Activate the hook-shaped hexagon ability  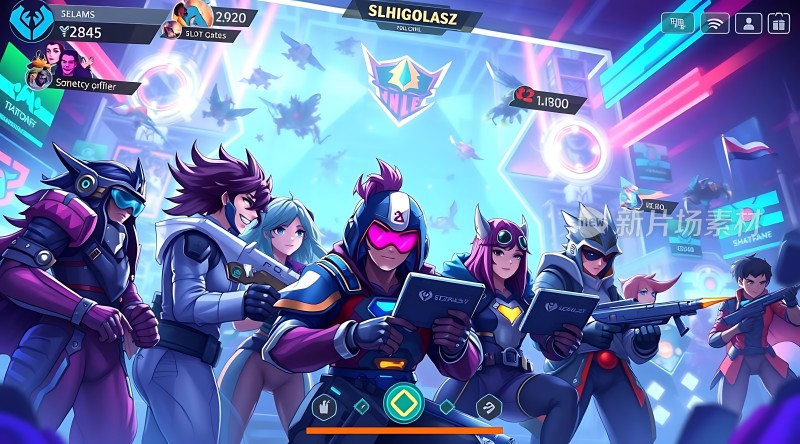(488, 405)
